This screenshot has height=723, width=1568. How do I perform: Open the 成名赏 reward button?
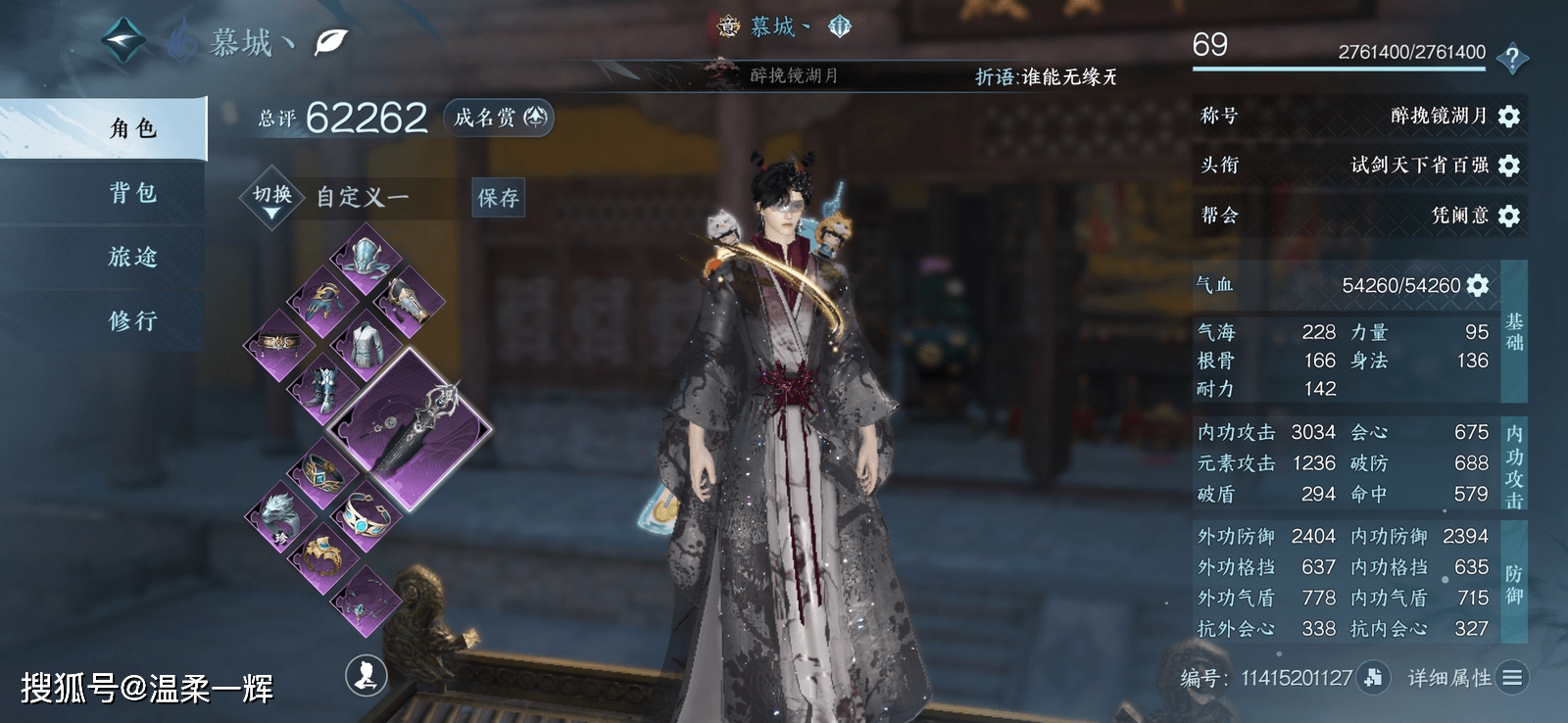499,118
